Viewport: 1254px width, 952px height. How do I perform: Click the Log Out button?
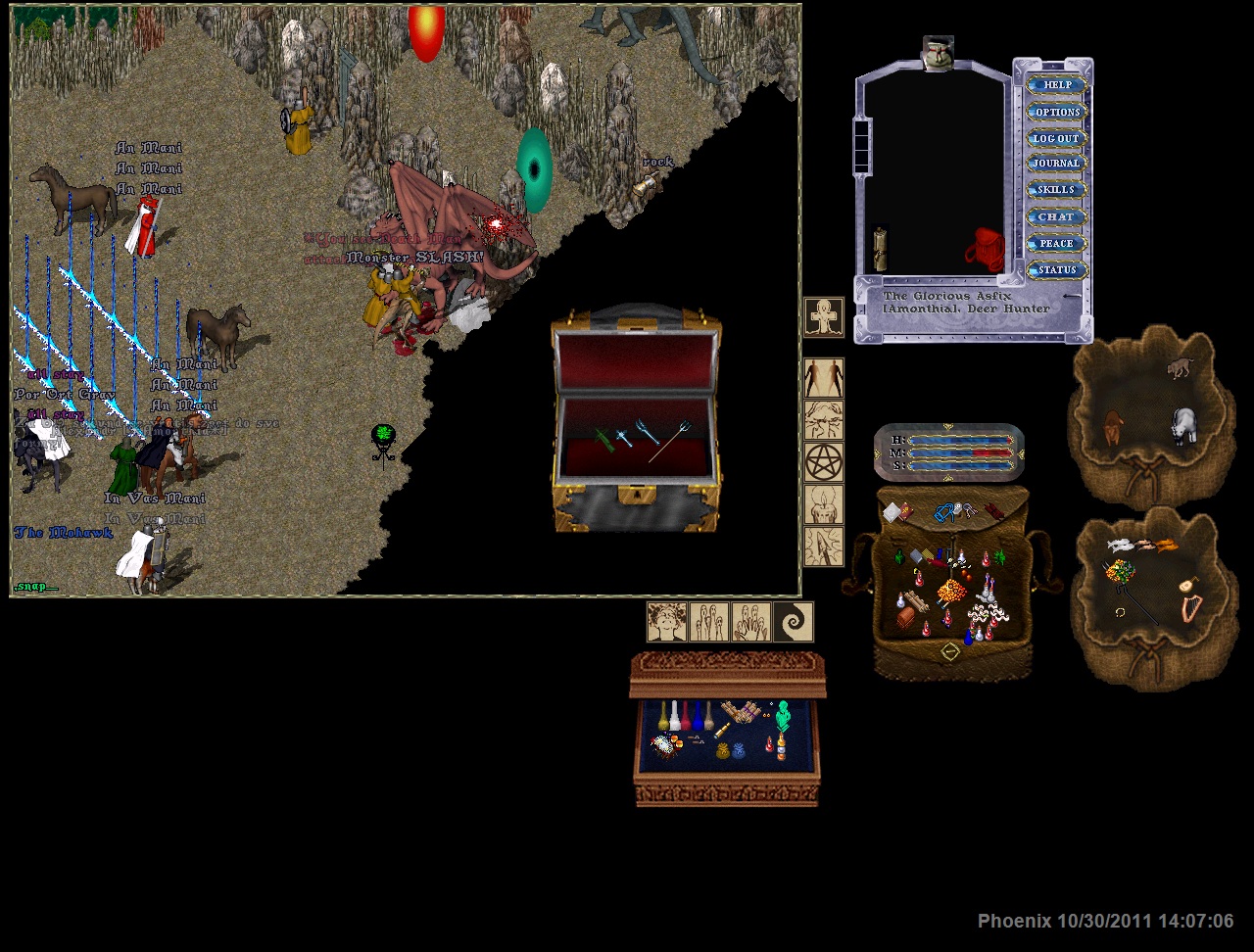click(1056, 138)
